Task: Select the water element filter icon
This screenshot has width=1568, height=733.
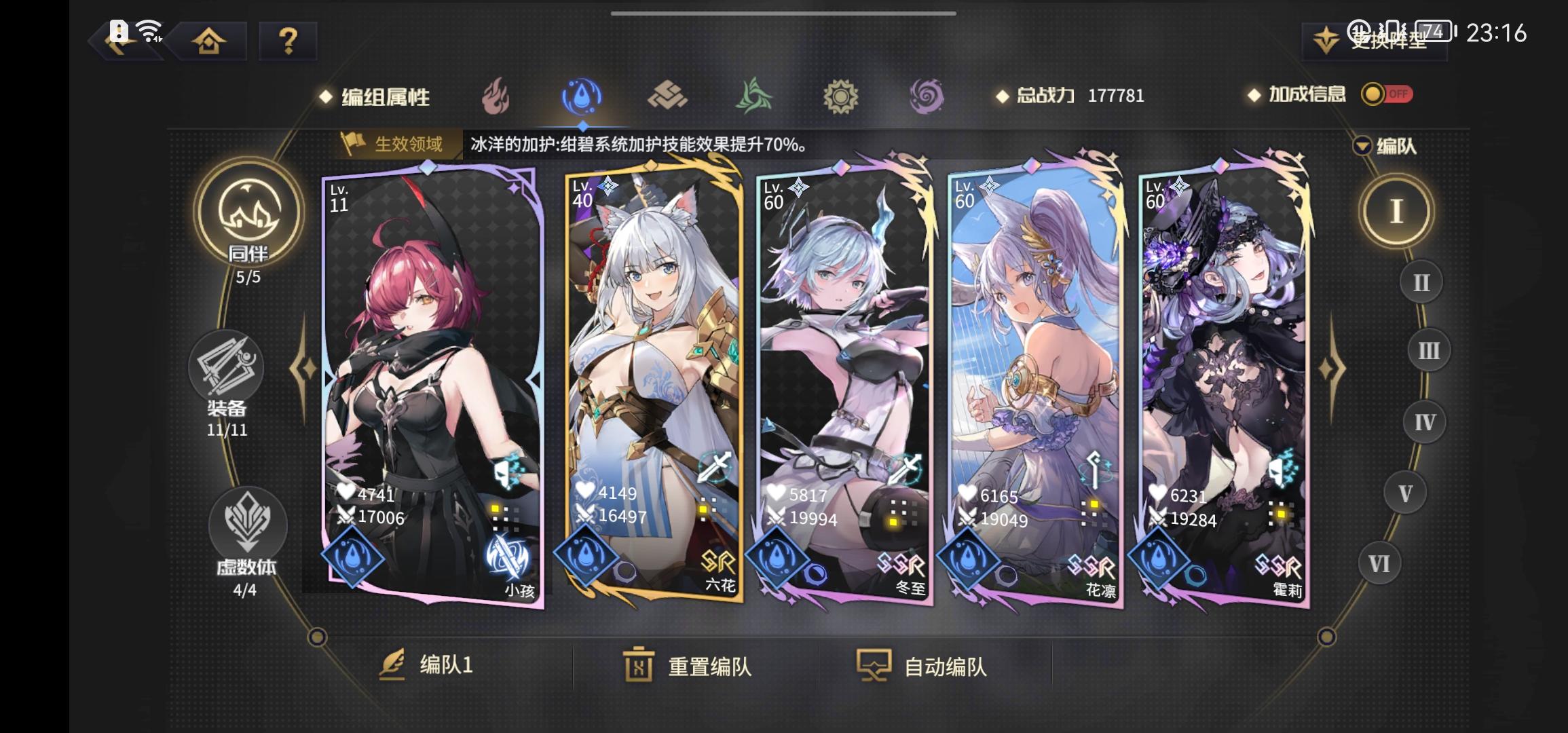Action: 582,96
